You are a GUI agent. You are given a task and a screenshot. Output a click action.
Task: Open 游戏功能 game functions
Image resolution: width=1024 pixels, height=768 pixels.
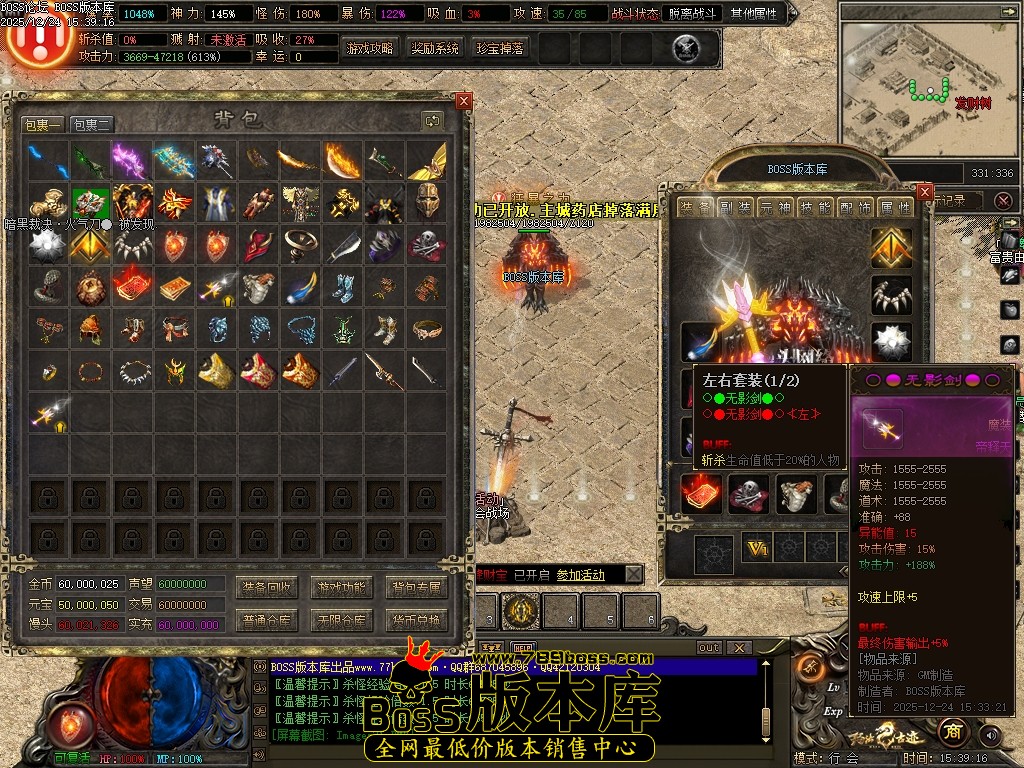tap(341, 587)
